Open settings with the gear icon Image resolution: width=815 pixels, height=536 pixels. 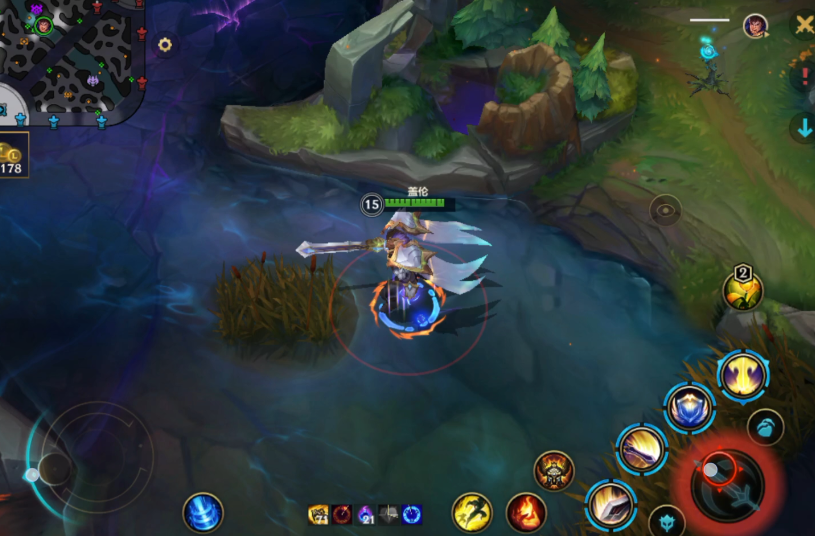165,45
